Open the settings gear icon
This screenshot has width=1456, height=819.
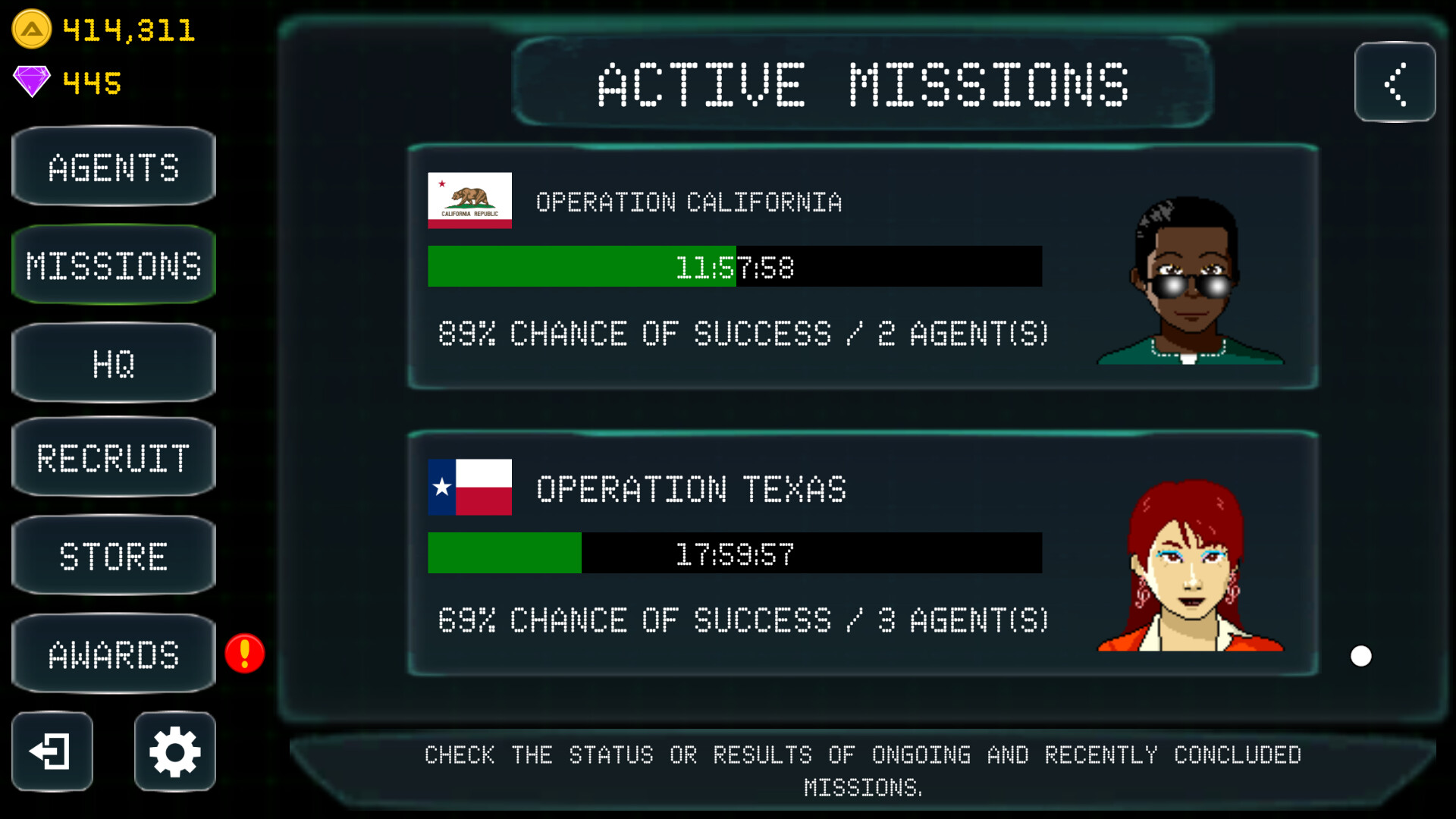coord(174,752)
